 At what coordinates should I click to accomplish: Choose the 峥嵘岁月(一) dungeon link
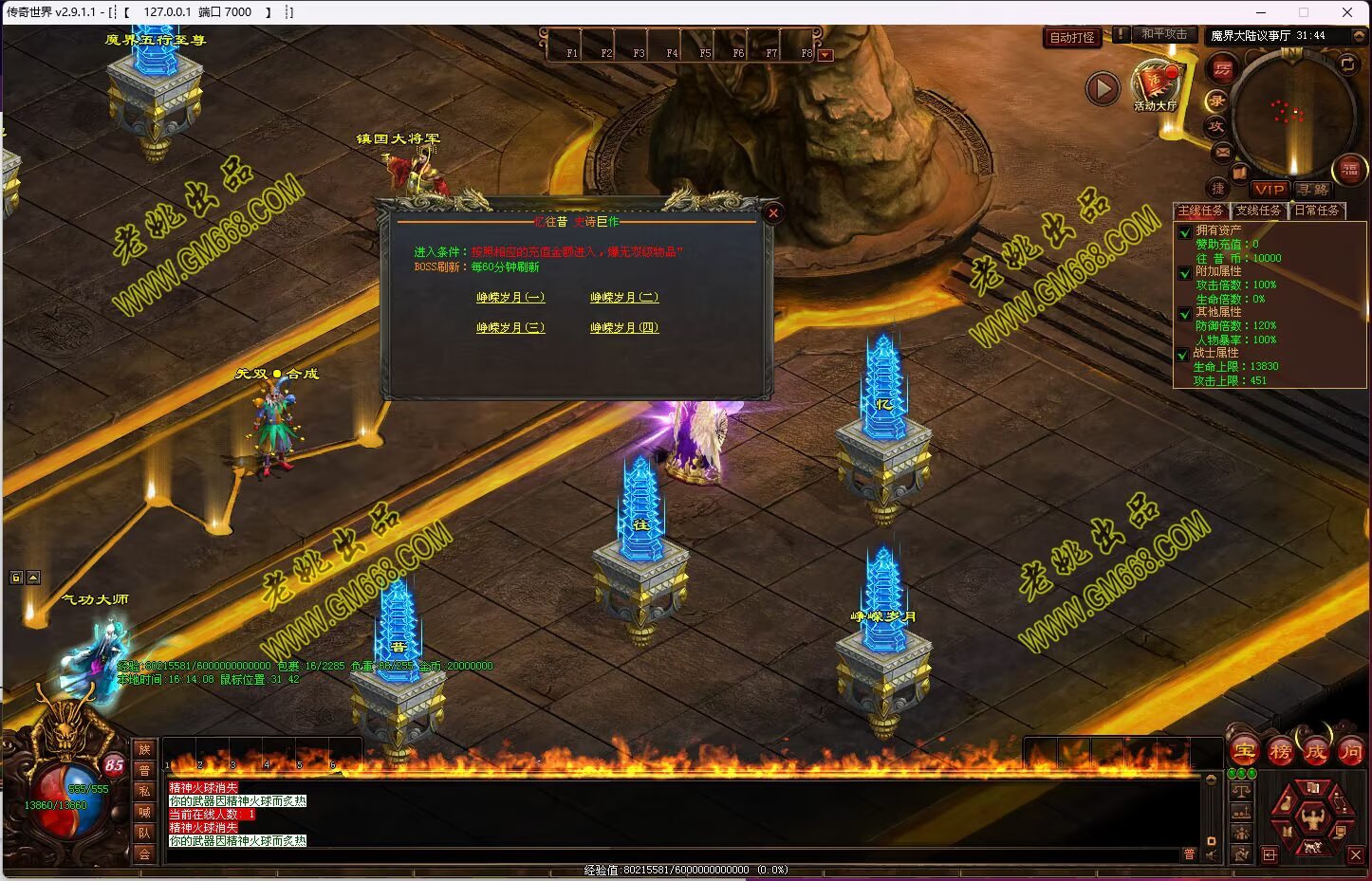click(x=510, y=298)
